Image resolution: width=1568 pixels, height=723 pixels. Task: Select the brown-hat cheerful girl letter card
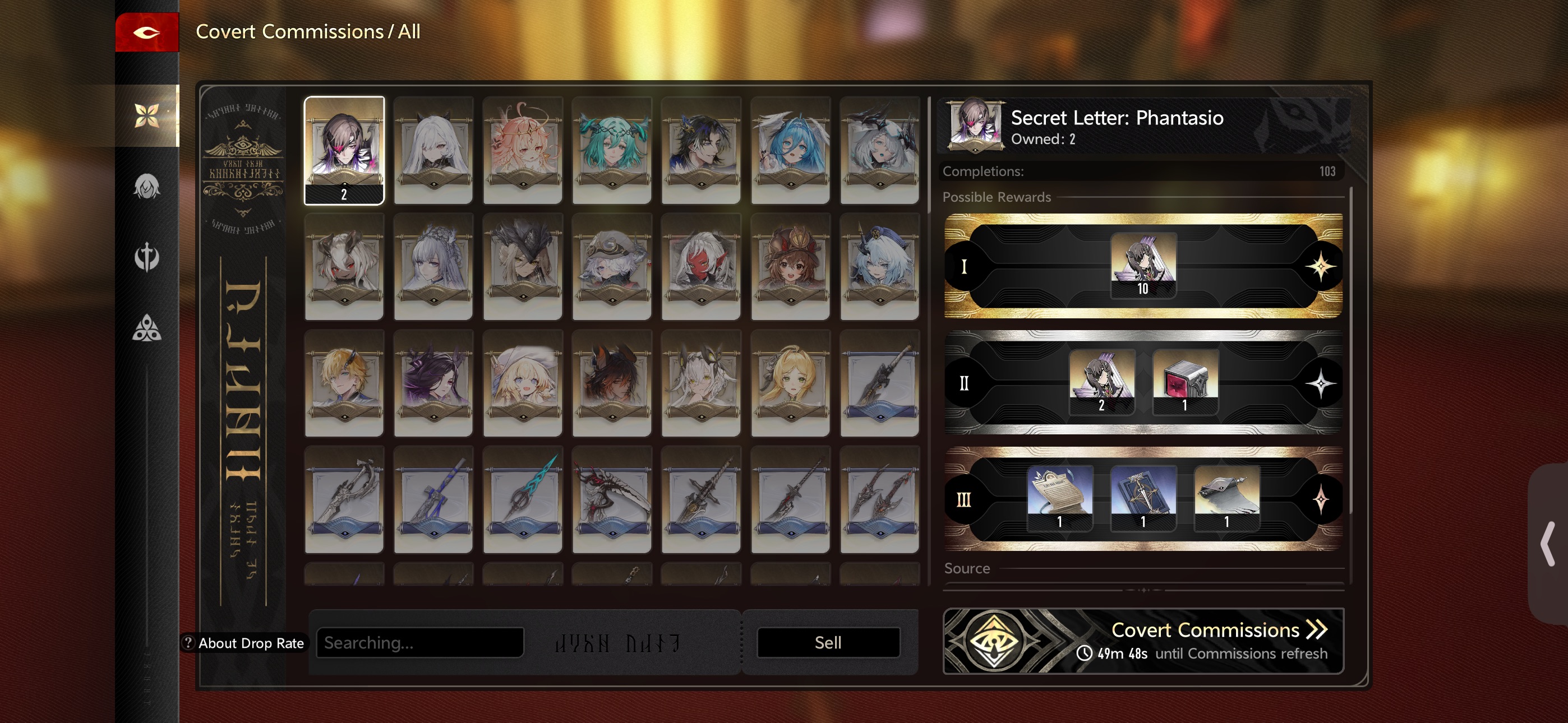pyautogui.click(x=790, y=267)
